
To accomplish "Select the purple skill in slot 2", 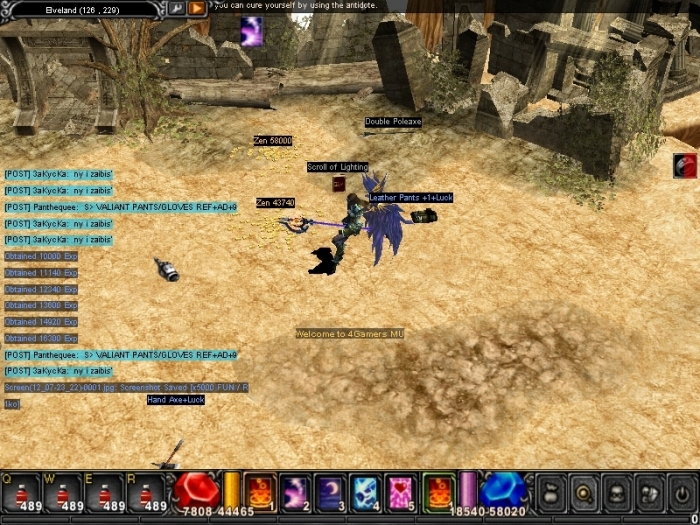I will tap(295, 491).
